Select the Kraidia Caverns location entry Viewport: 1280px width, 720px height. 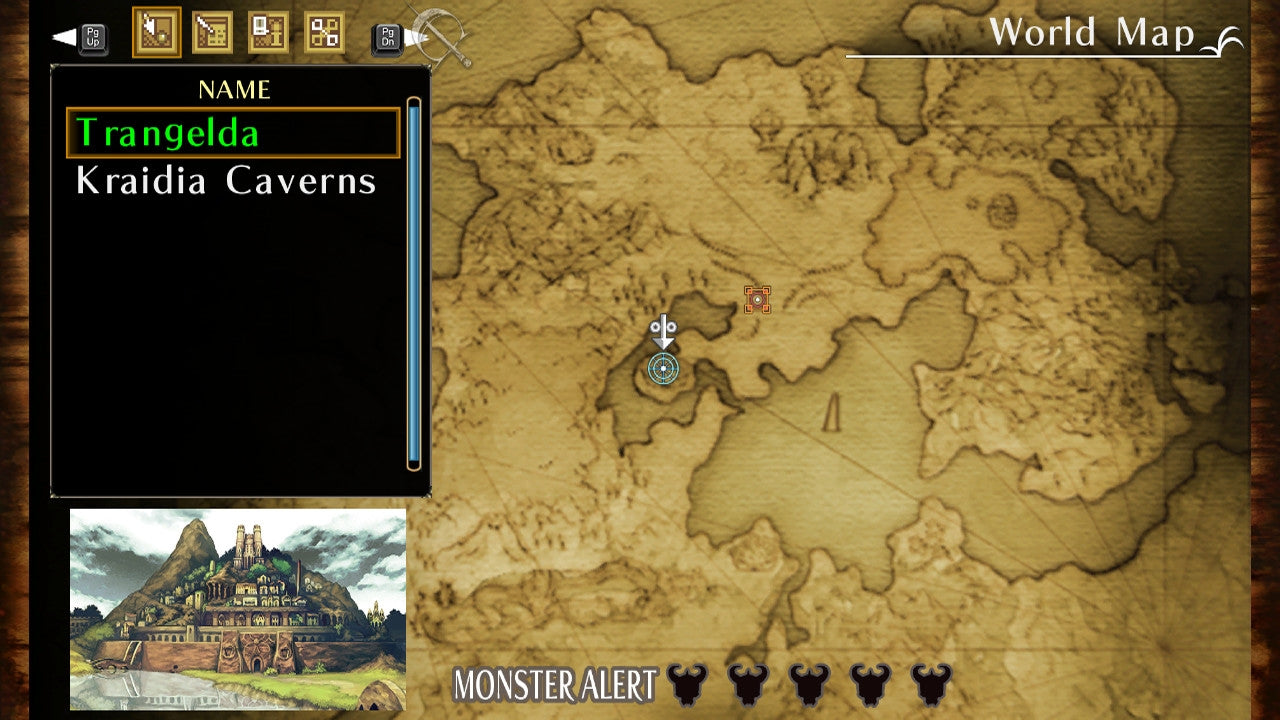click(225, 181)
